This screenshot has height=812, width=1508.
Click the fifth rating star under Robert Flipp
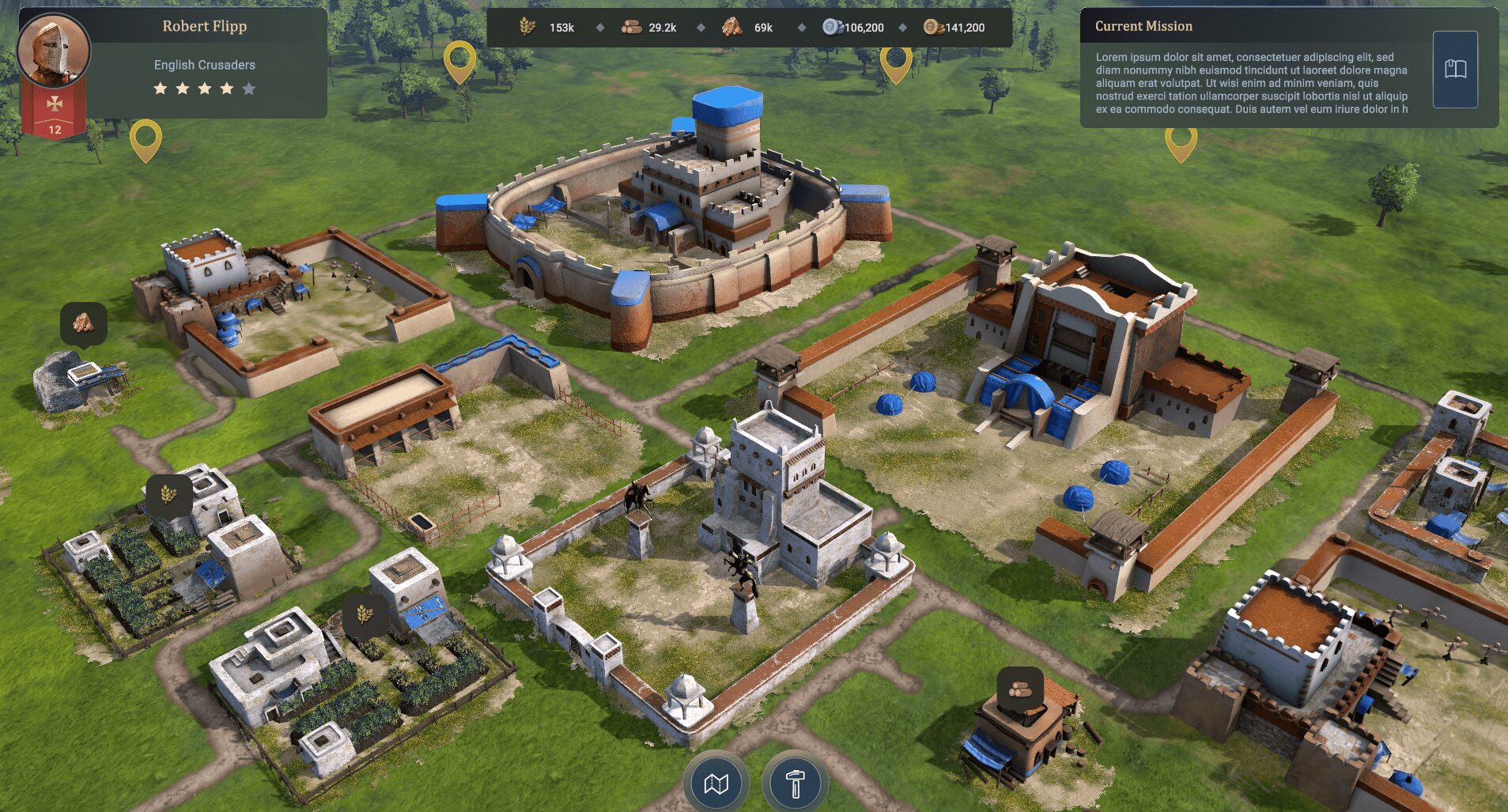249,89
